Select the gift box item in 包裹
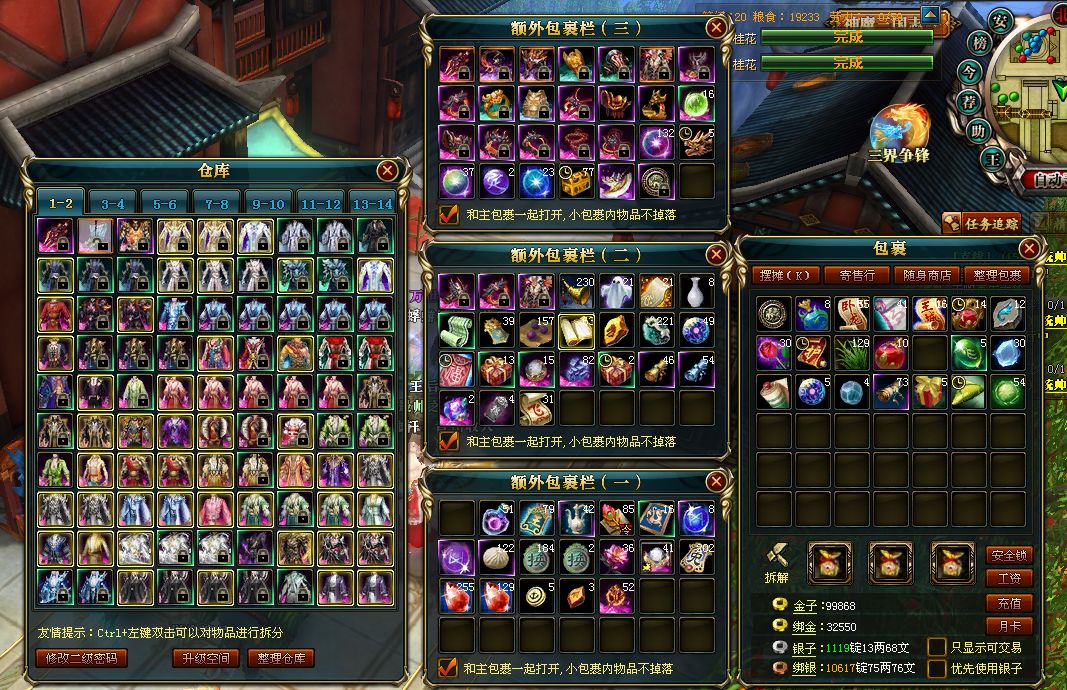Image resolution: width=1067 pixels, height=690 pixels. 931,391
